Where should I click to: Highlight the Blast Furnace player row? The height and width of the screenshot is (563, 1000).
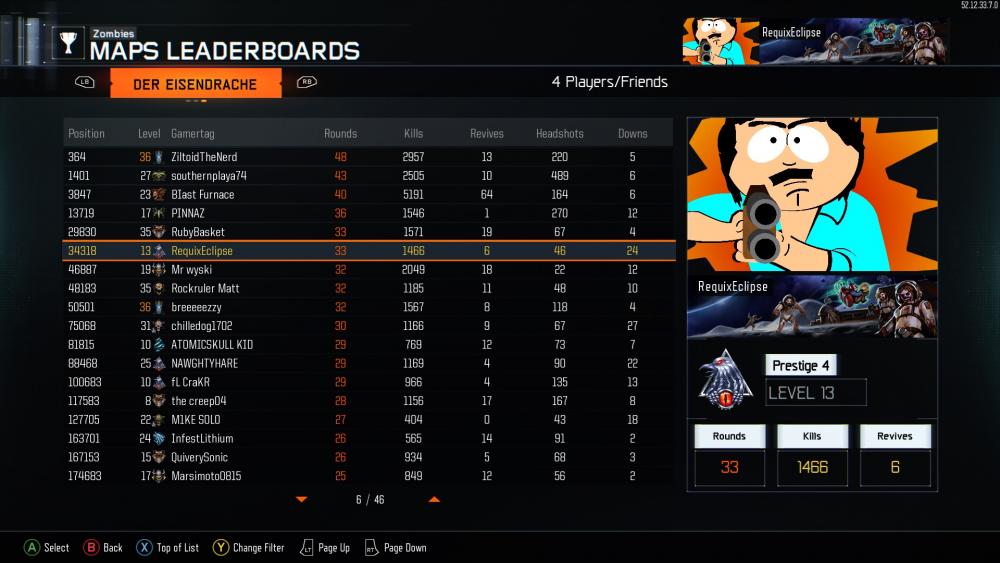(x=368, y=195)
